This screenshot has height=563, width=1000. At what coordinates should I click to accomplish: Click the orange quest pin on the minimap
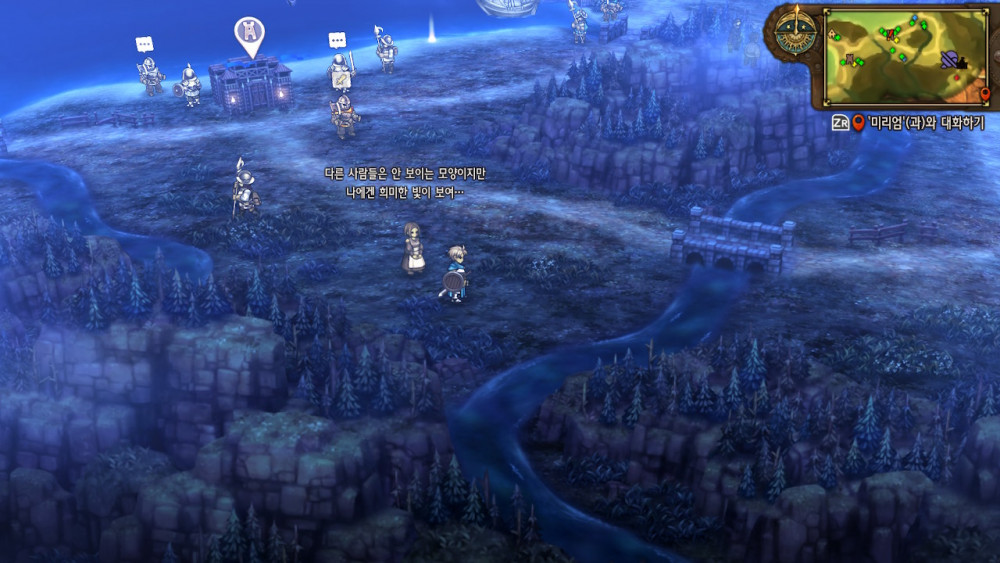tap(984, 94)
